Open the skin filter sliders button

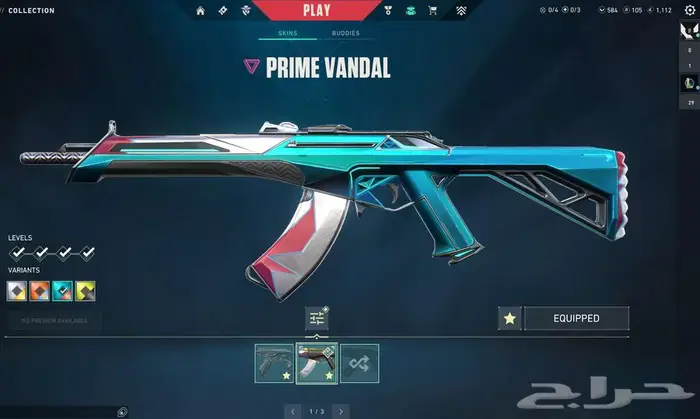tap(317, 318)
